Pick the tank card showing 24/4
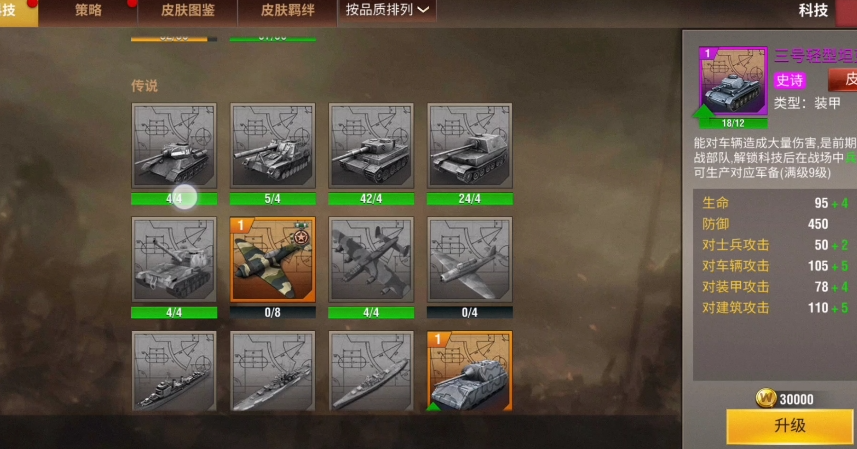 (x=469, y=146)
